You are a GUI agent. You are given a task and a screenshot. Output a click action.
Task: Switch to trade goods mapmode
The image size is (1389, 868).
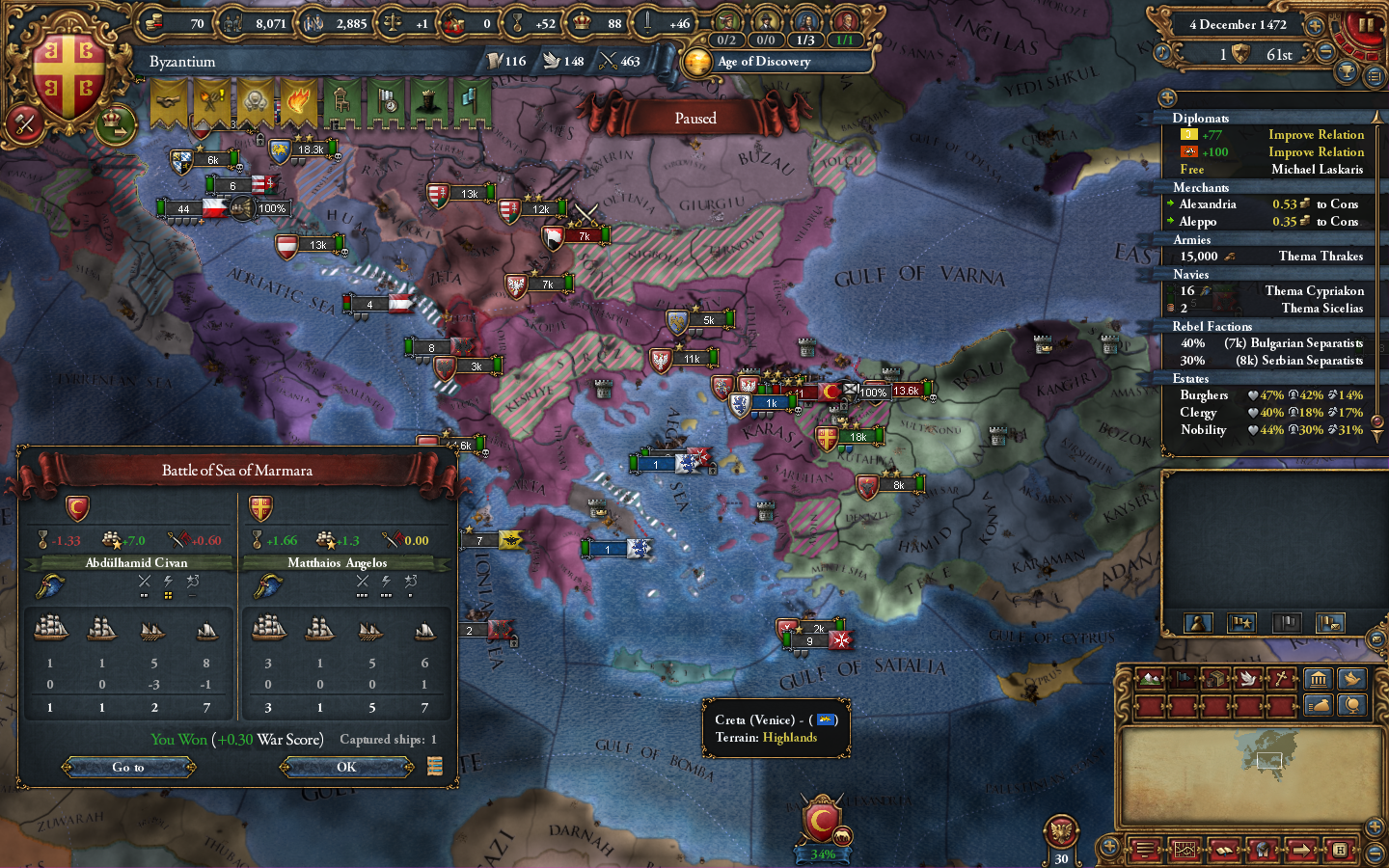pos(1216,680)
